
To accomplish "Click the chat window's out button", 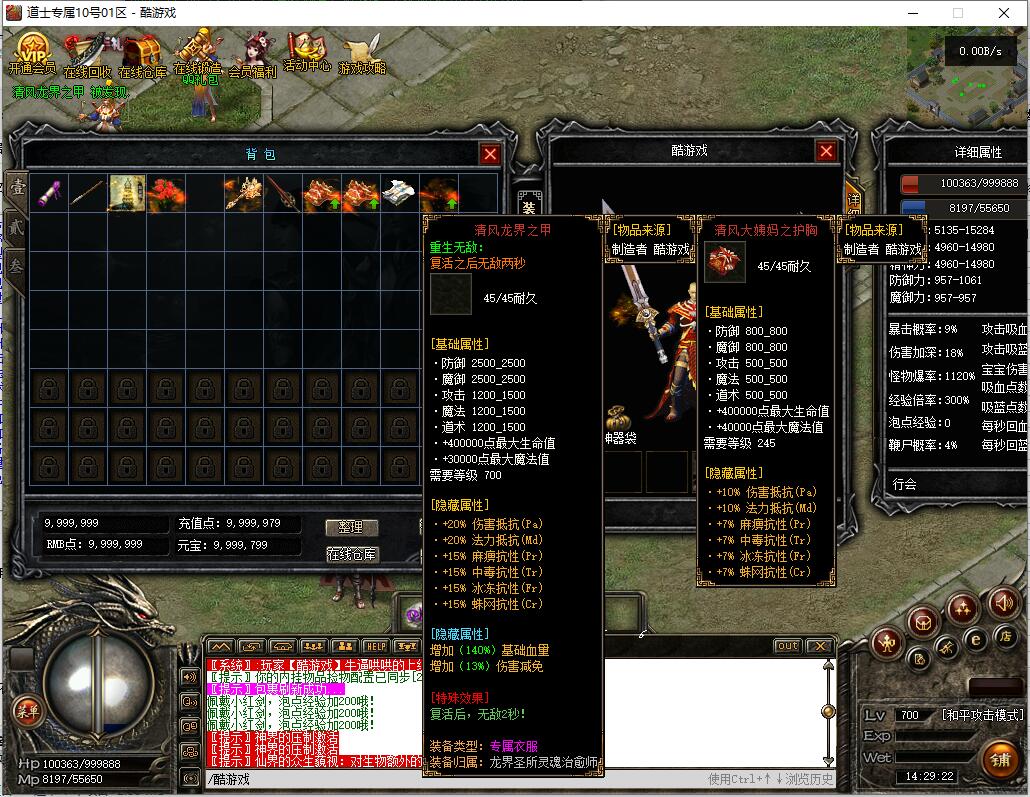I will pos(788,646).
